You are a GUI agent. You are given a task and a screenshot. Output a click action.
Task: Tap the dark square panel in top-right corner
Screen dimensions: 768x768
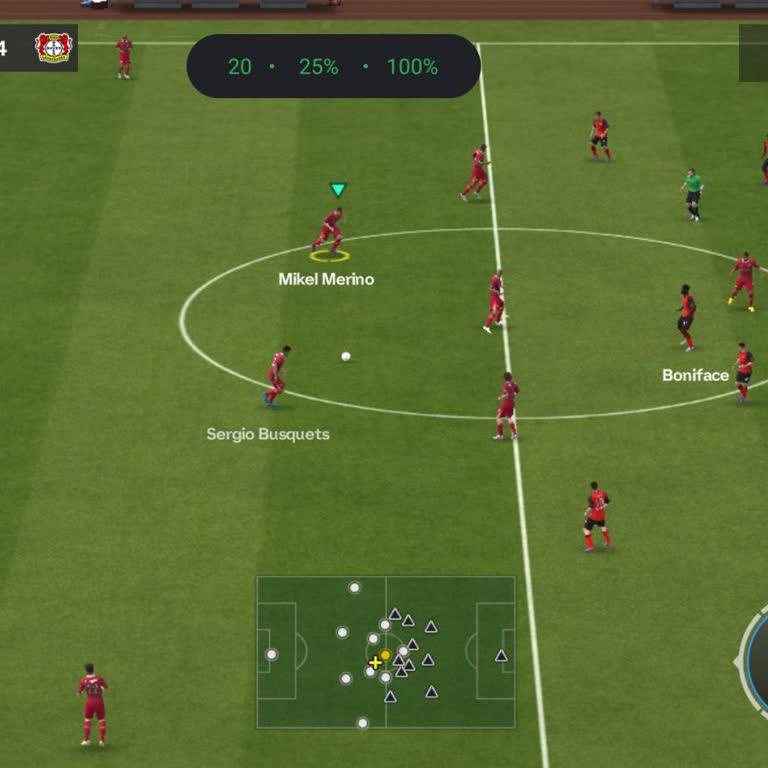coord(753,53)
